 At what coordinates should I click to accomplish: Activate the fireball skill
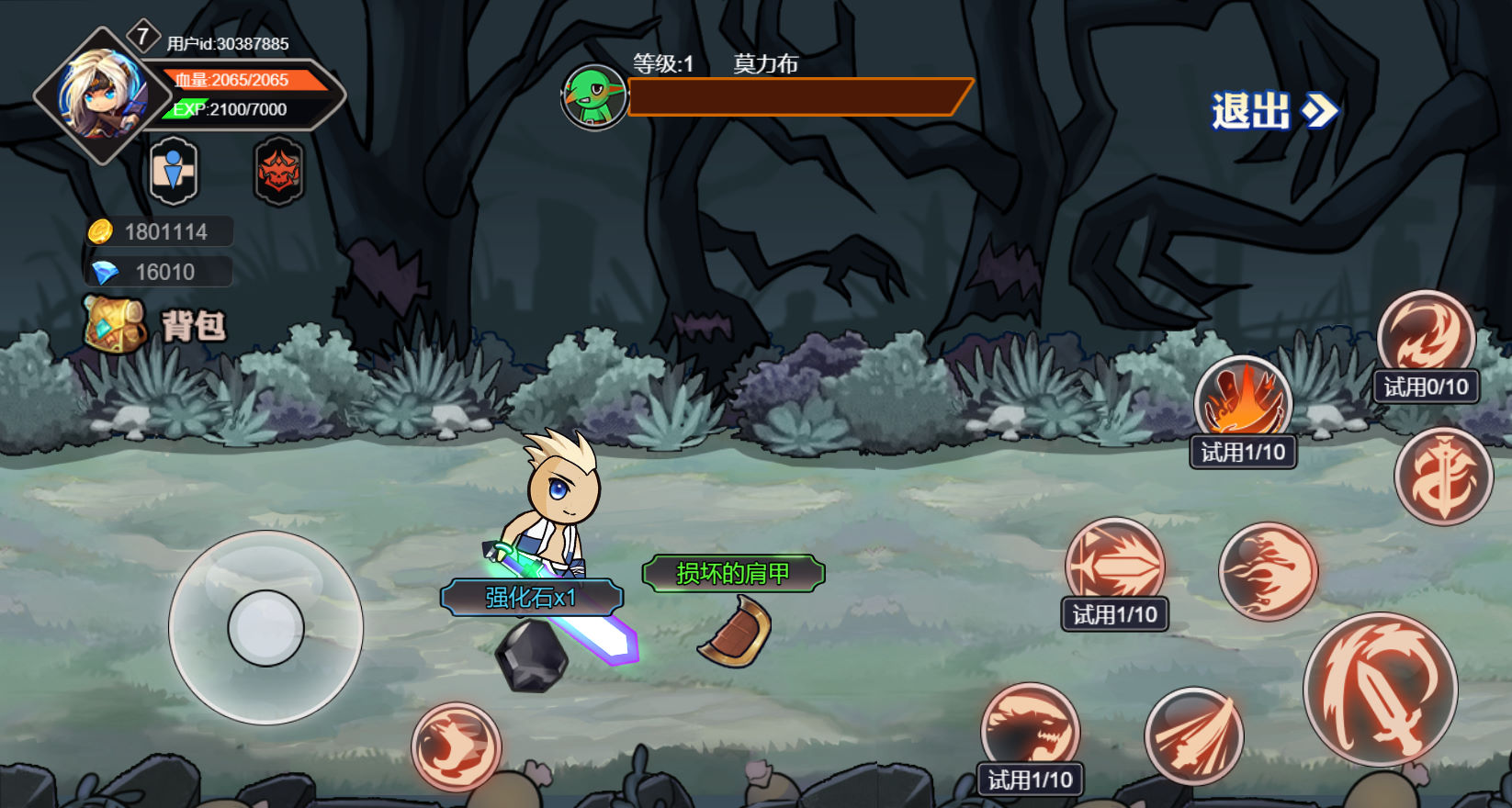coord(1268,571)
